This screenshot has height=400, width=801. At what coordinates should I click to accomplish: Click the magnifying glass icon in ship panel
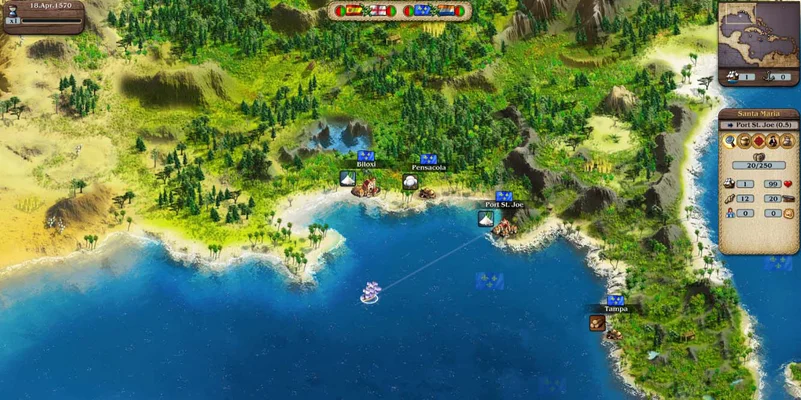[731, 141]
